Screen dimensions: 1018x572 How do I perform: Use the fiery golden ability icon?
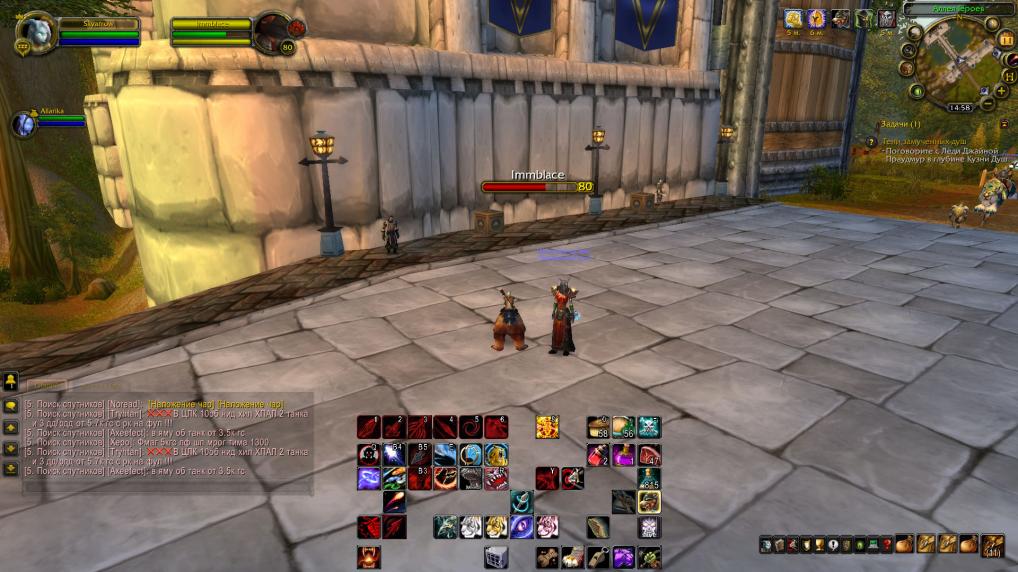546,427
